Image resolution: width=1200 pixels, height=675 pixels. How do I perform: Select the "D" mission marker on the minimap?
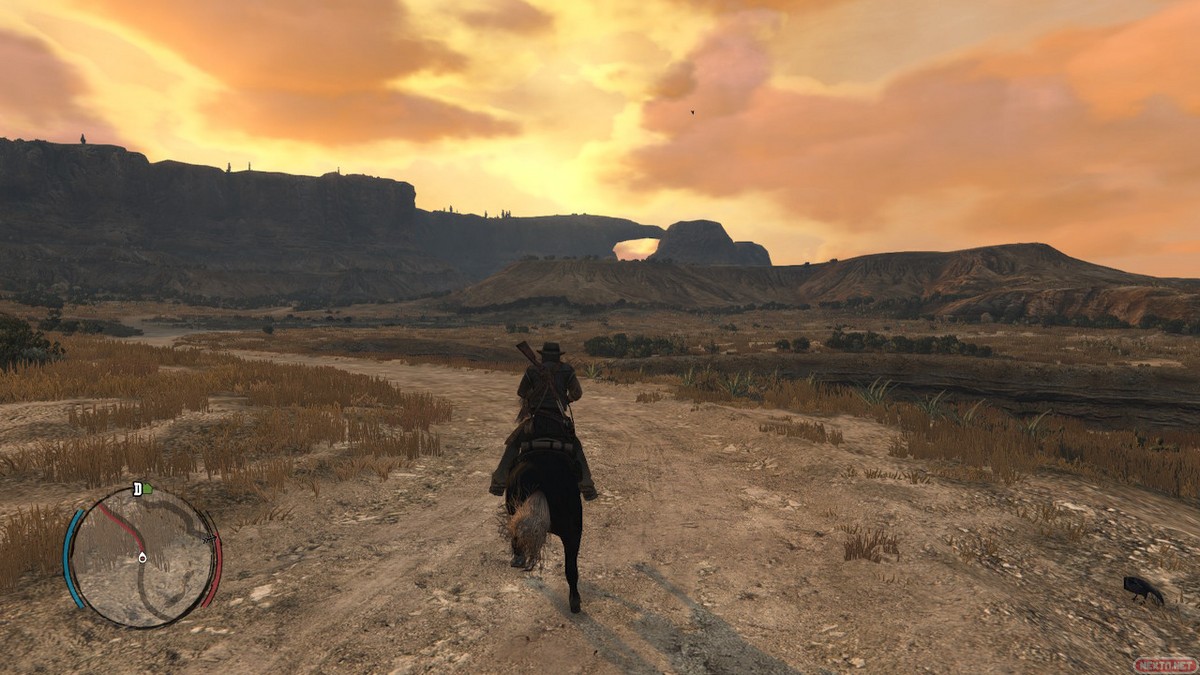point(137,489)
